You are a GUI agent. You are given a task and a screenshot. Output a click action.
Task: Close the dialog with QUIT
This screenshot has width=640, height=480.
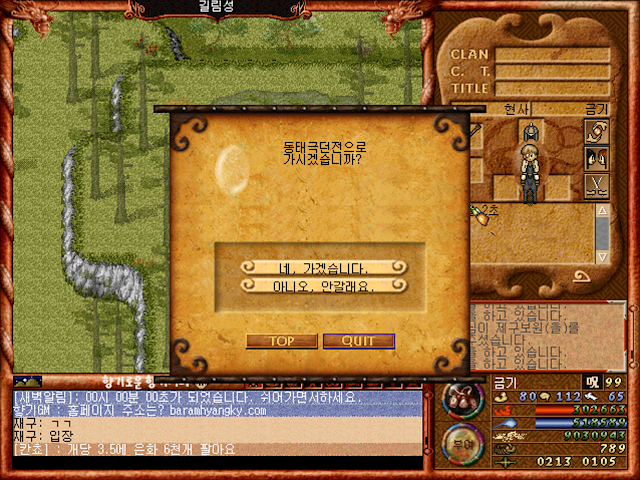pos(358,341)
